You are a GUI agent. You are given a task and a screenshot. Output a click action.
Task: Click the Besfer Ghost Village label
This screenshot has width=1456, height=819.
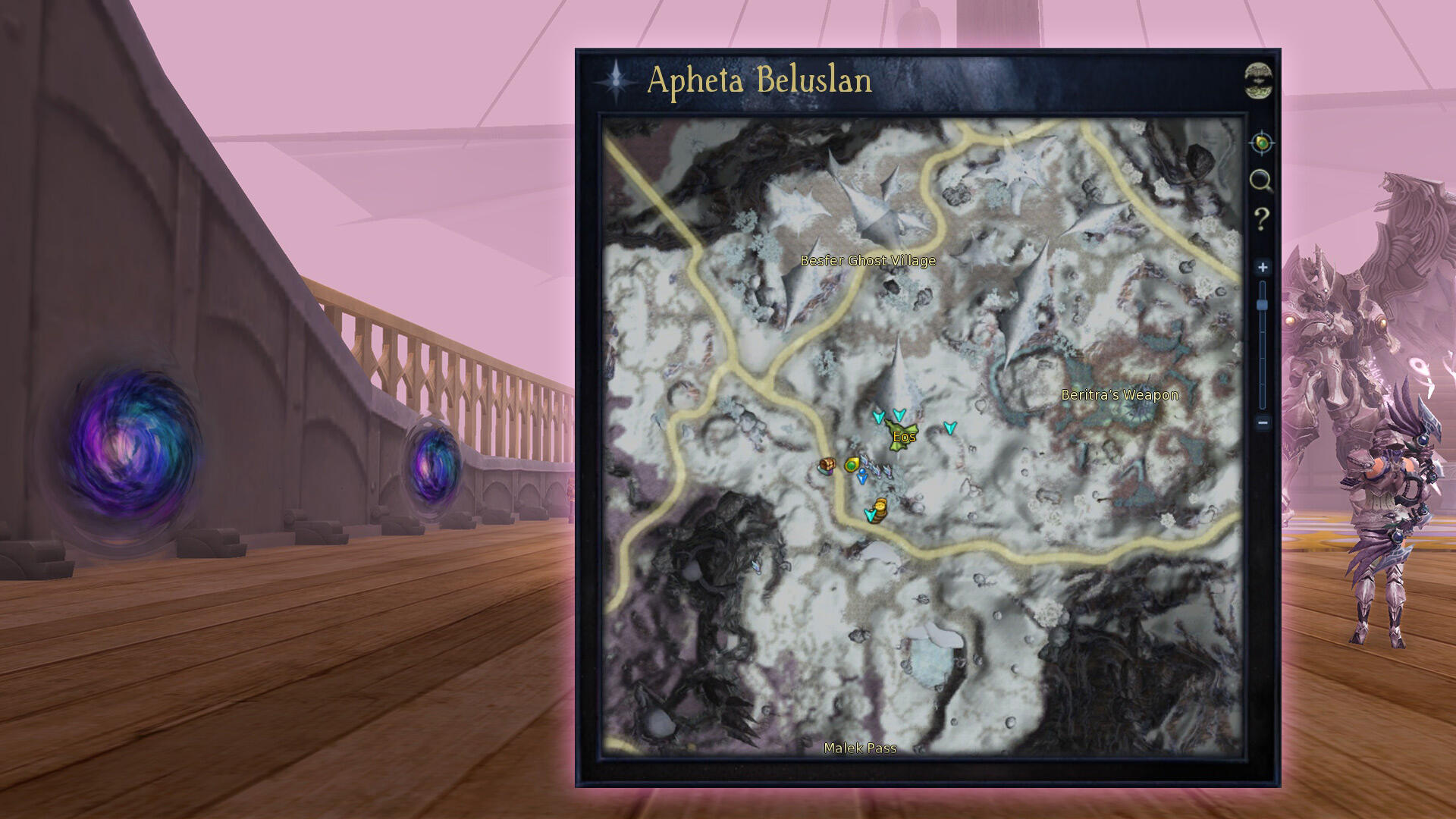868,261
